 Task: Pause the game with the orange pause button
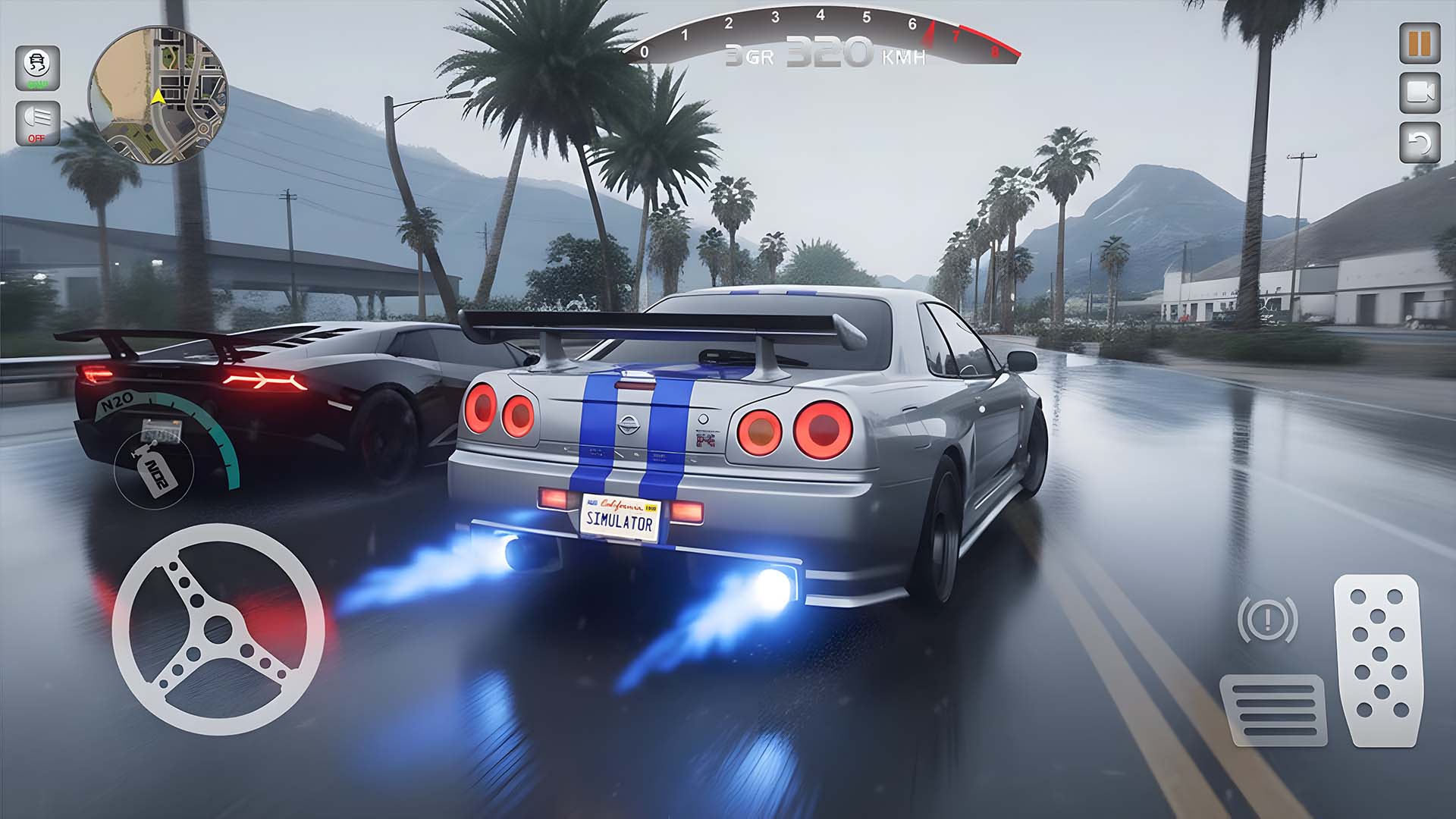pos(1419,44)
